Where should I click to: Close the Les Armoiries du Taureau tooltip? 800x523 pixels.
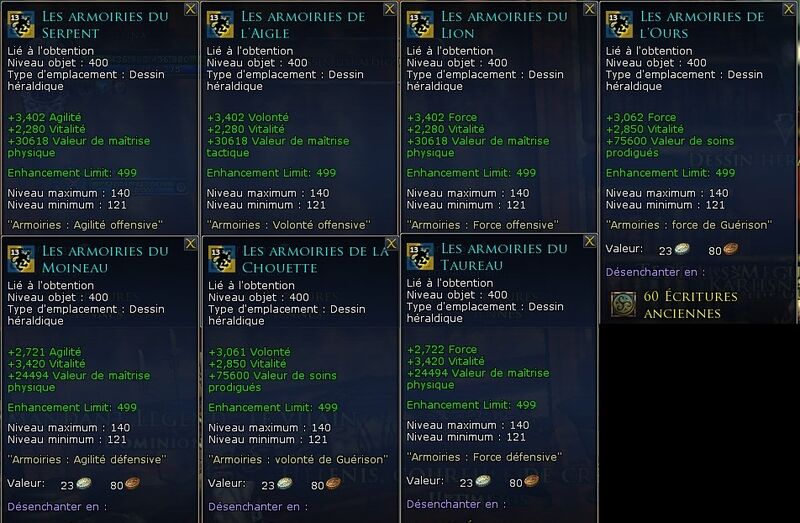590,241
